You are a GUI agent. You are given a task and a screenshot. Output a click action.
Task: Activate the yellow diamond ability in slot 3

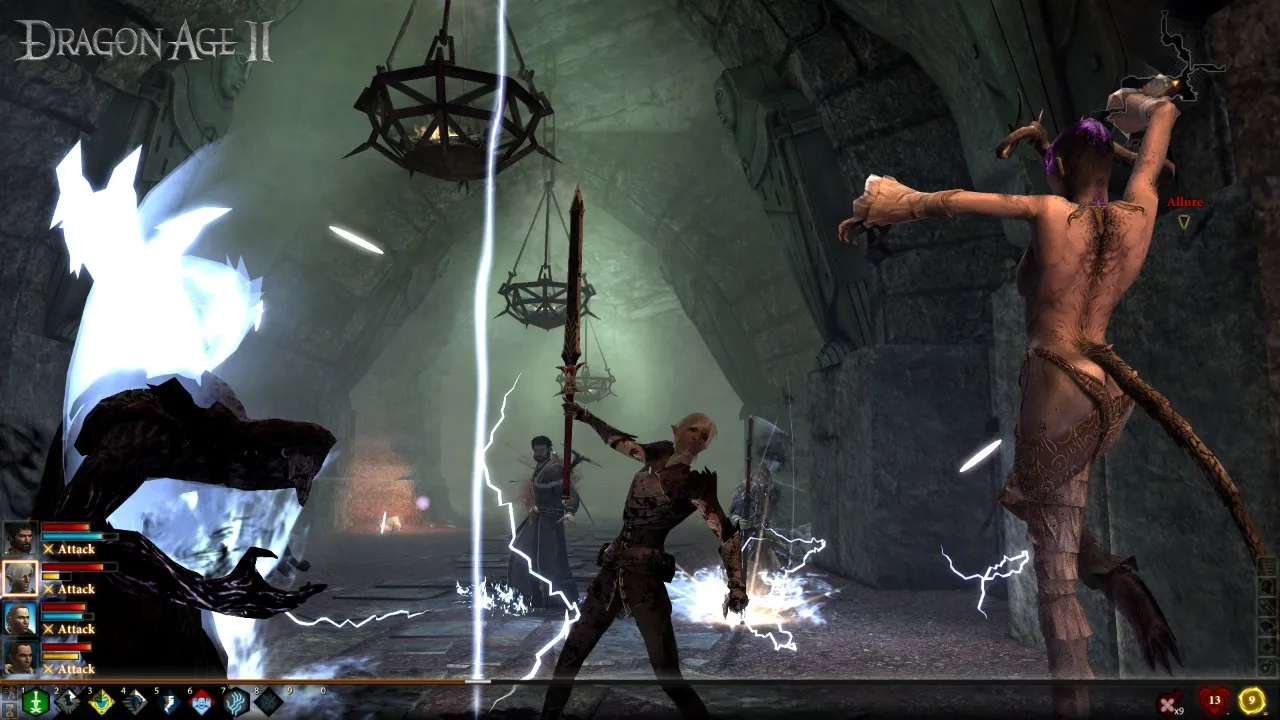(x=101, y=702)
